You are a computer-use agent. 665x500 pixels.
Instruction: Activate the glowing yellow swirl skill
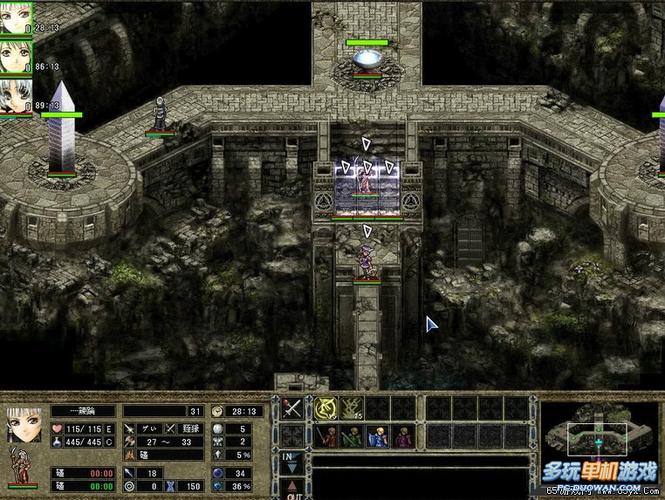[x=326, y=408]
